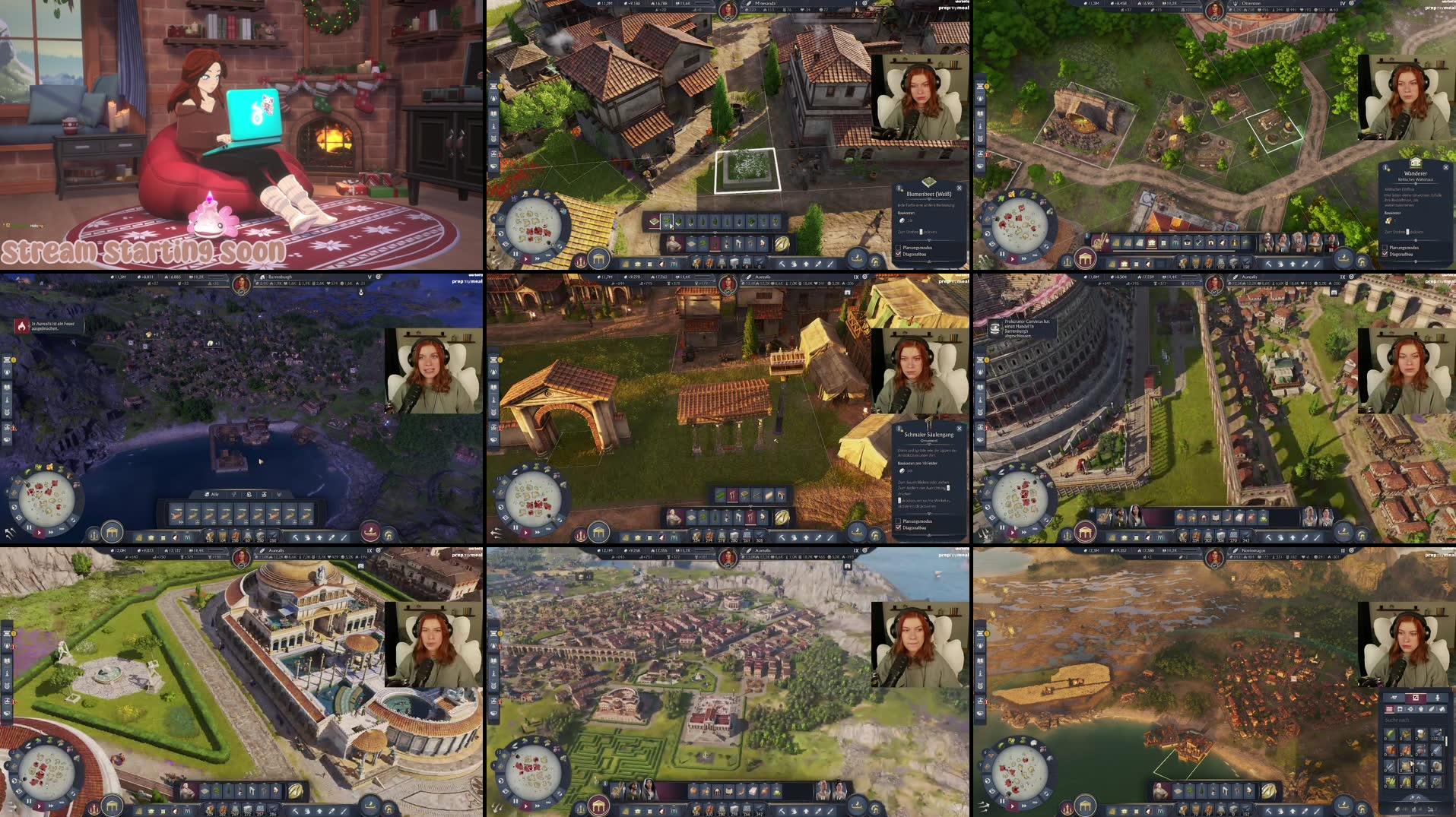Open the info icon on the Blumenbeet panel

(x=899, y=188)
